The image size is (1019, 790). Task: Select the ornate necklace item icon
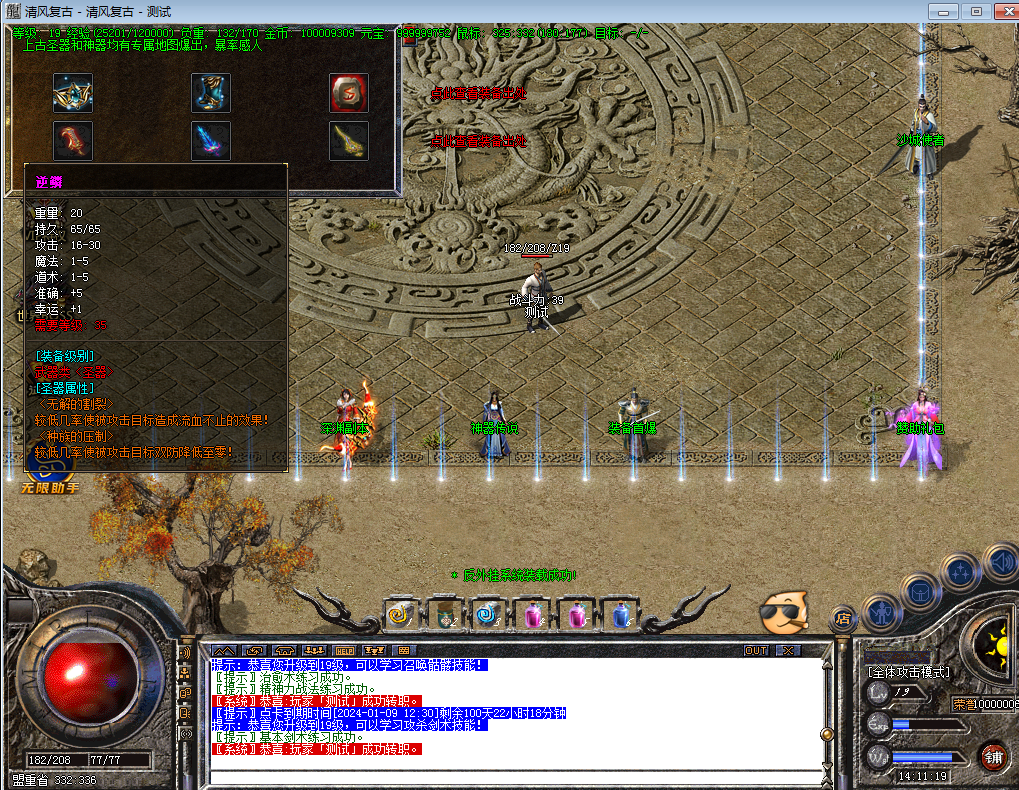pyautogui.click(x=73, y=93)
